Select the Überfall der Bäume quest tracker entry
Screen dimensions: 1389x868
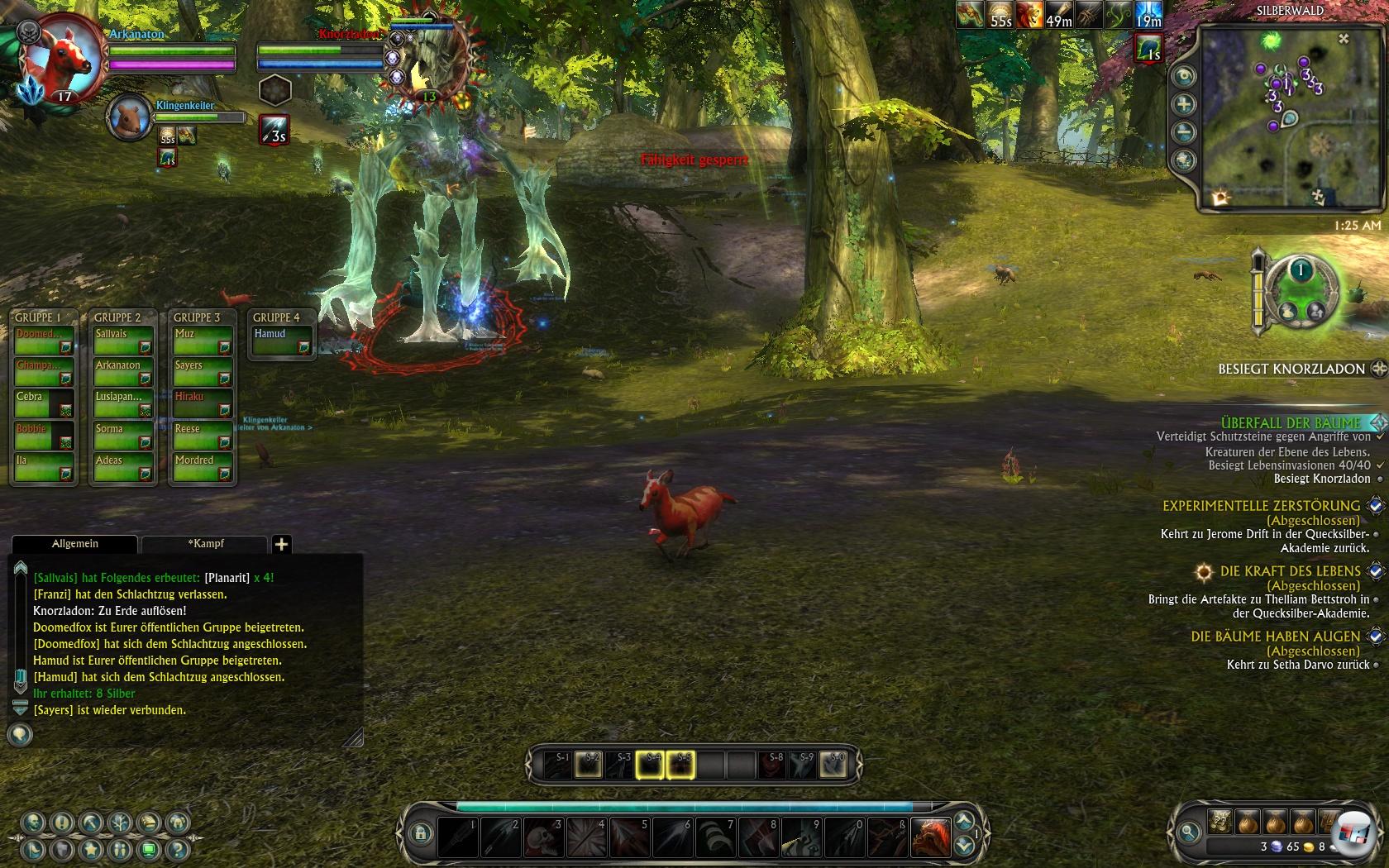[1290, 422]
